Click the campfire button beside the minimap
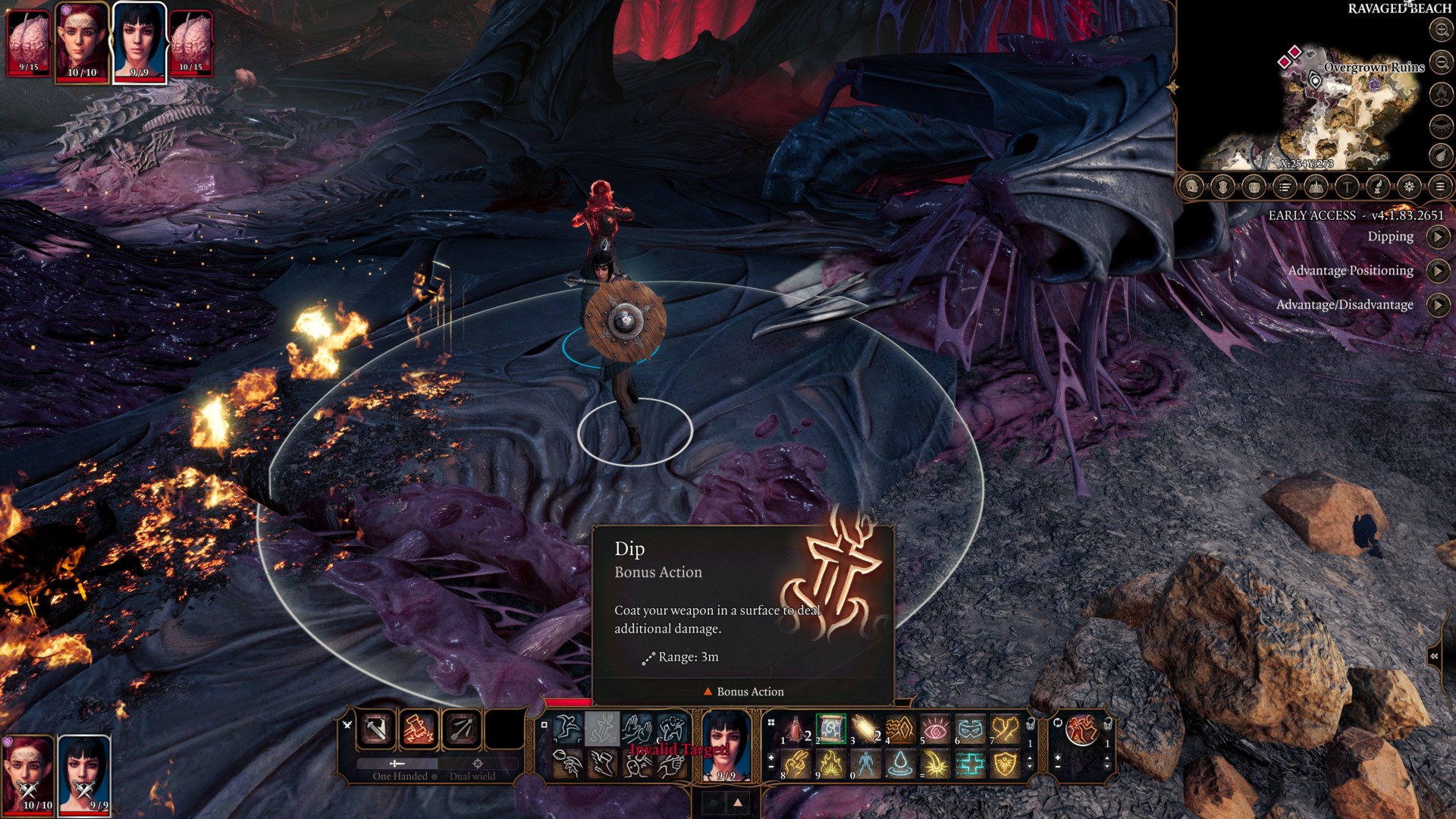Screen dimensions: 1456x819 click(1441, 94)
